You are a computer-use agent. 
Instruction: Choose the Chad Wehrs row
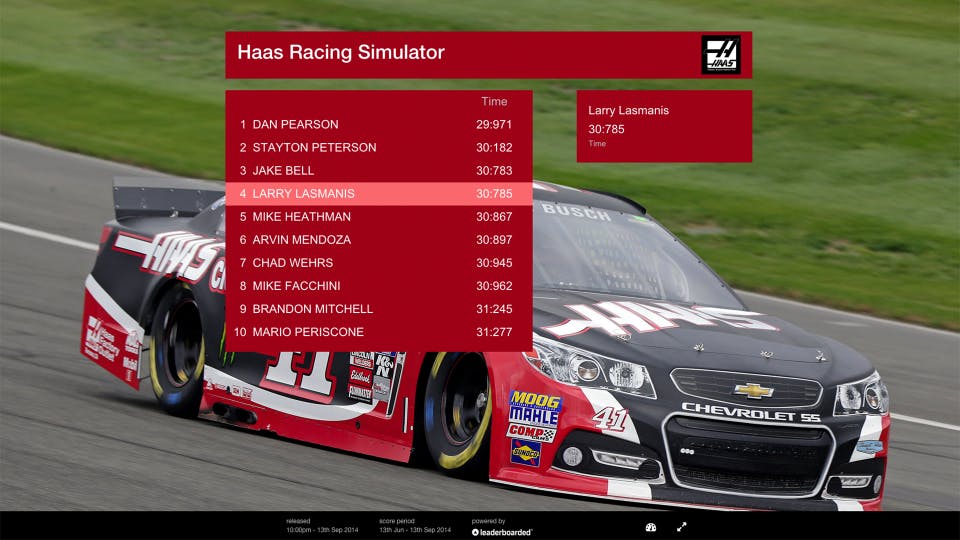click(x=378, y=263)
